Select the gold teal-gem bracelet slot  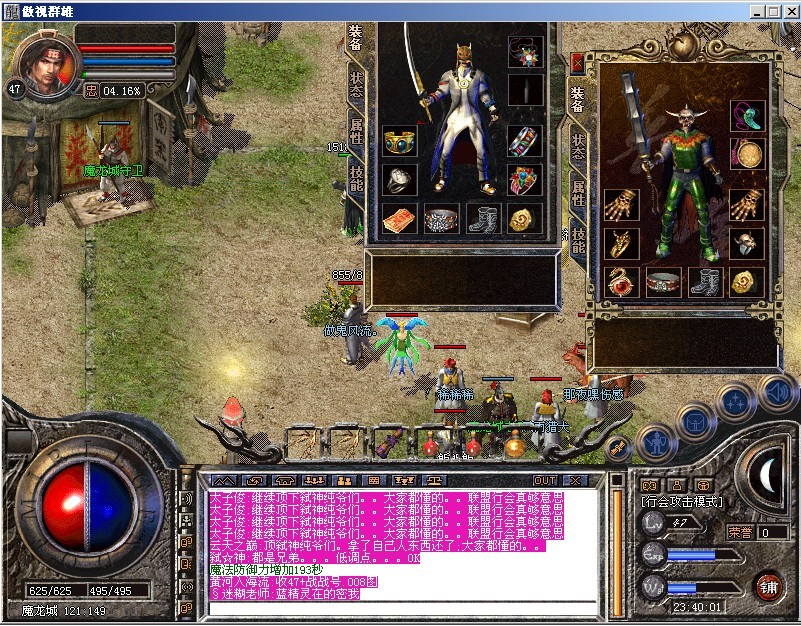coord(400,142)
